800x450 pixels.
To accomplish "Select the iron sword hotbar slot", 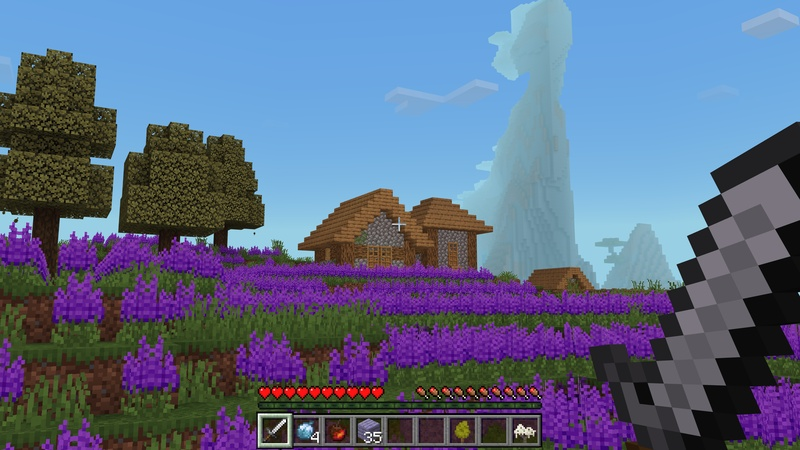I will click(275, 430).
